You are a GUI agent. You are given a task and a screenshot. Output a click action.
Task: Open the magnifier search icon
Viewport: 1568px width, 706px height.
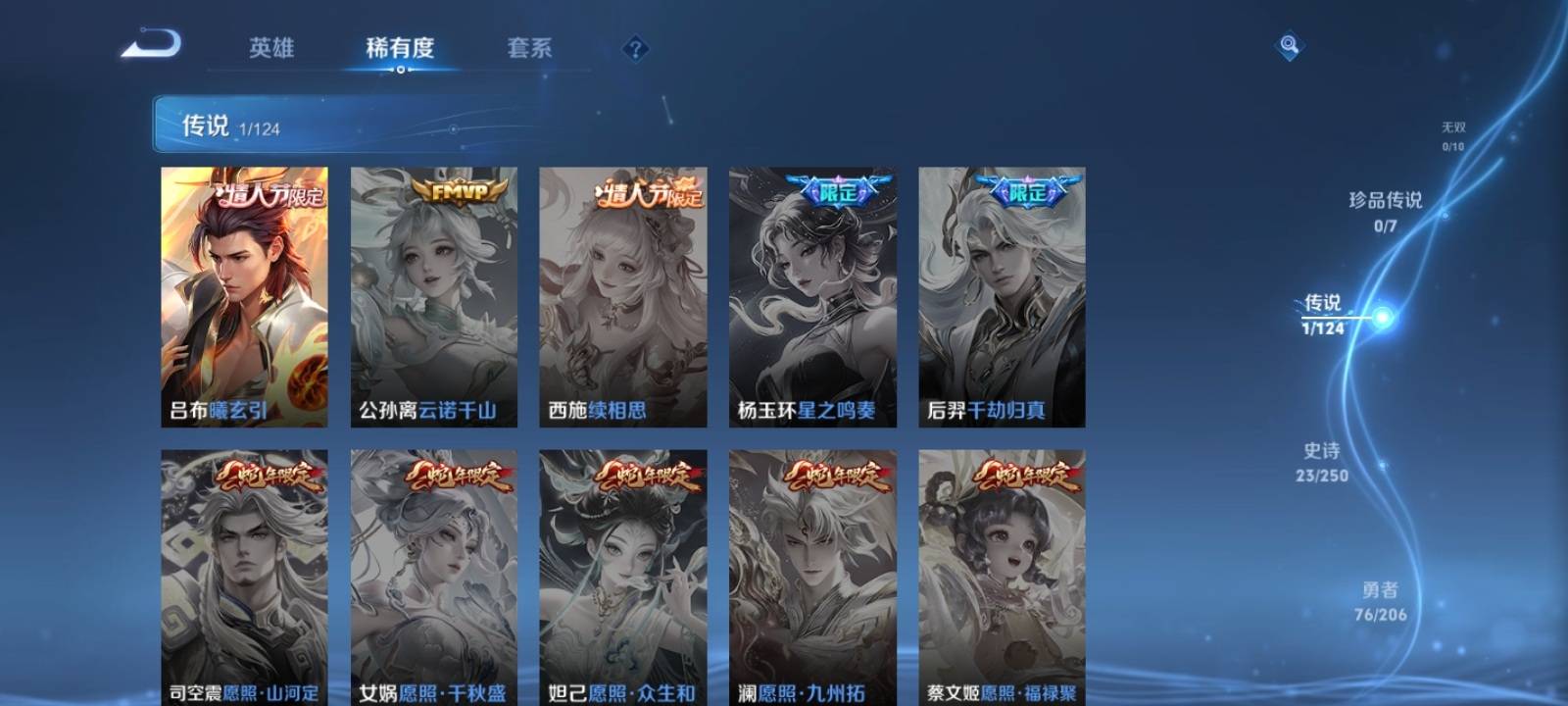[x=1289, y=46]
